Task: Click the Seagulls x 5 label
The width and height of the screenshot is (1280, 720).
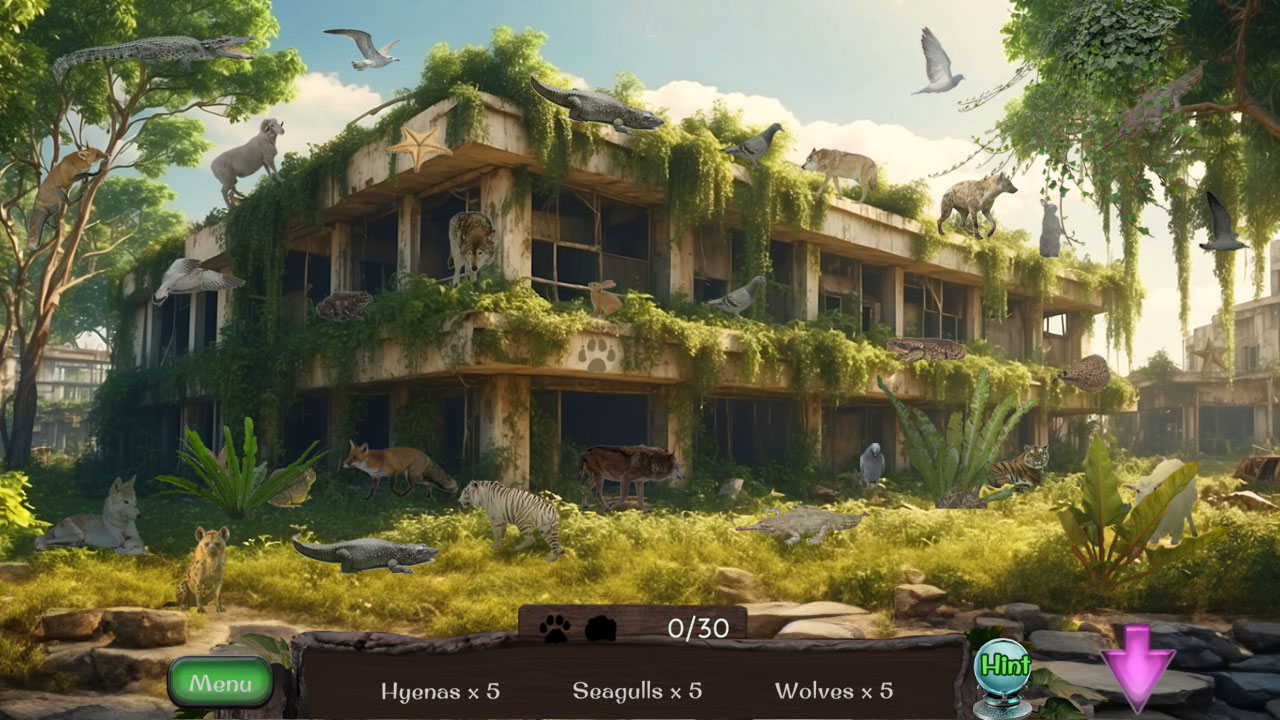Action: pos(637,690)
